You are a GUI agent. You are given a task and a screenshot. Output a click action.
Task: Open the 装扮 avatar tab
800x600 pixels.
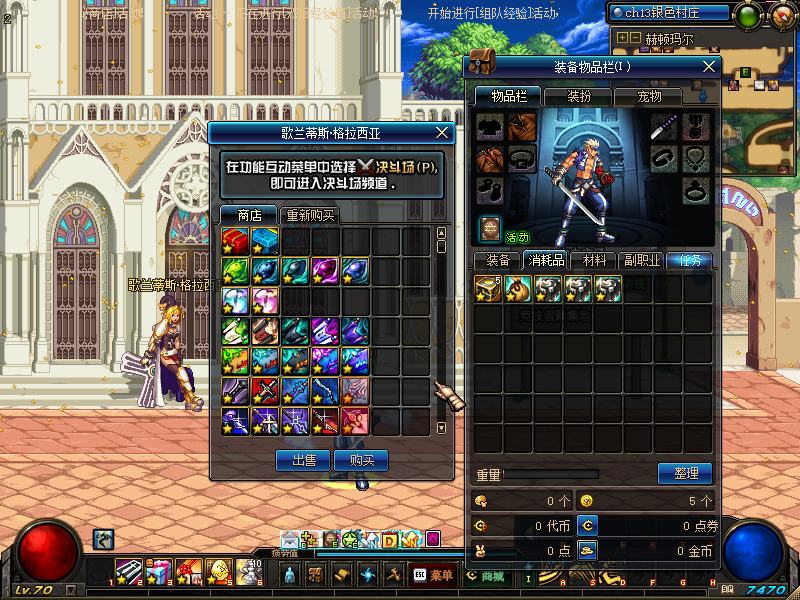pos(579,97)
